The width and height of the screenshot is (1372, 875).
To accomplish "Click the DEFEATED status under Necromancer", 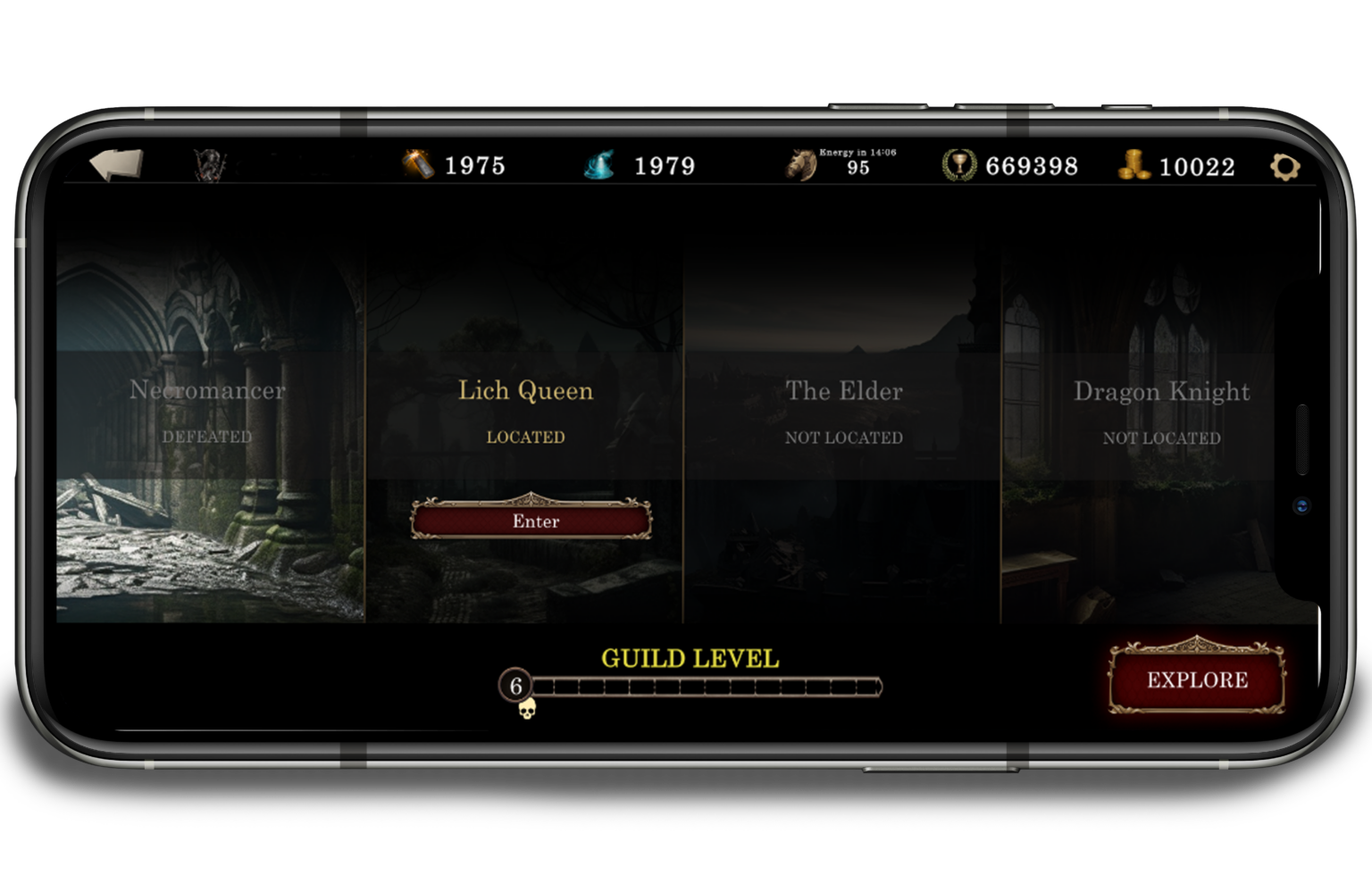I will pos(207,437).
